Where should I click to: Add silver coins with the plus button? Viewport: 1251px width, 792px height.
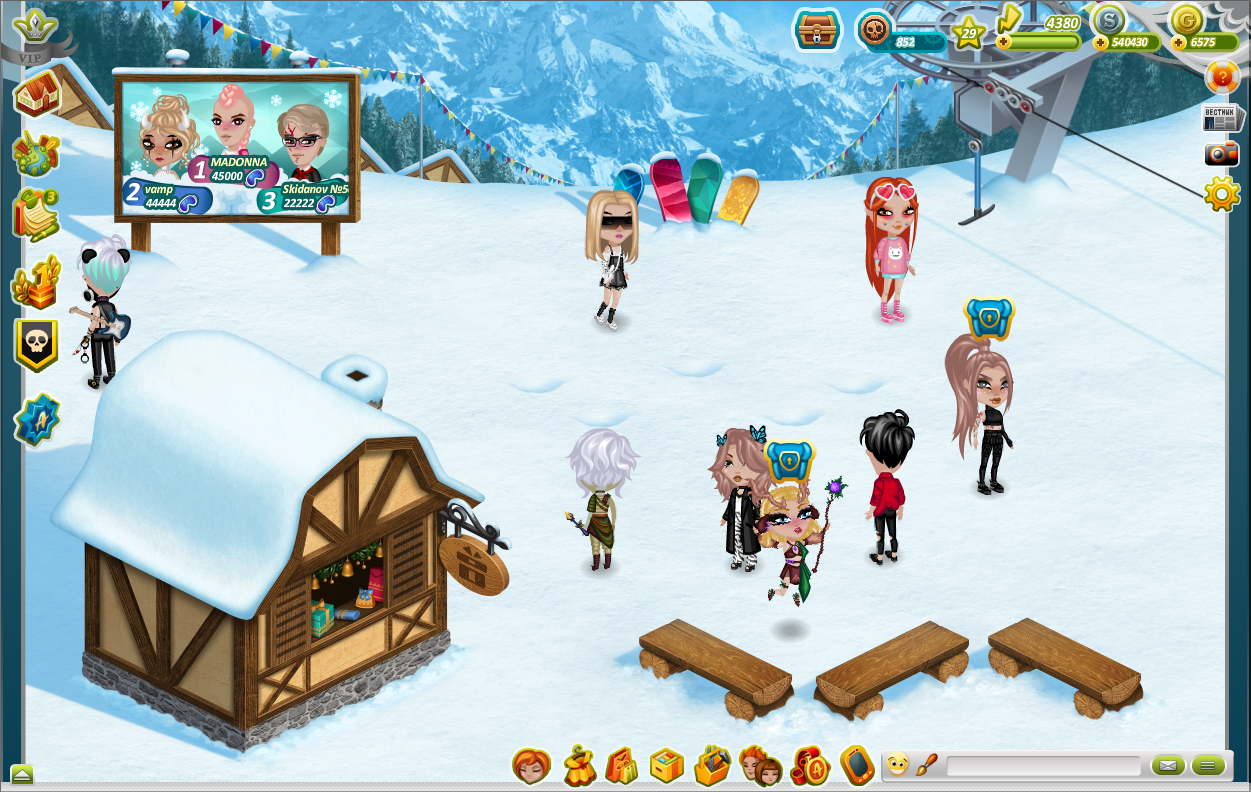[1101, 43]
